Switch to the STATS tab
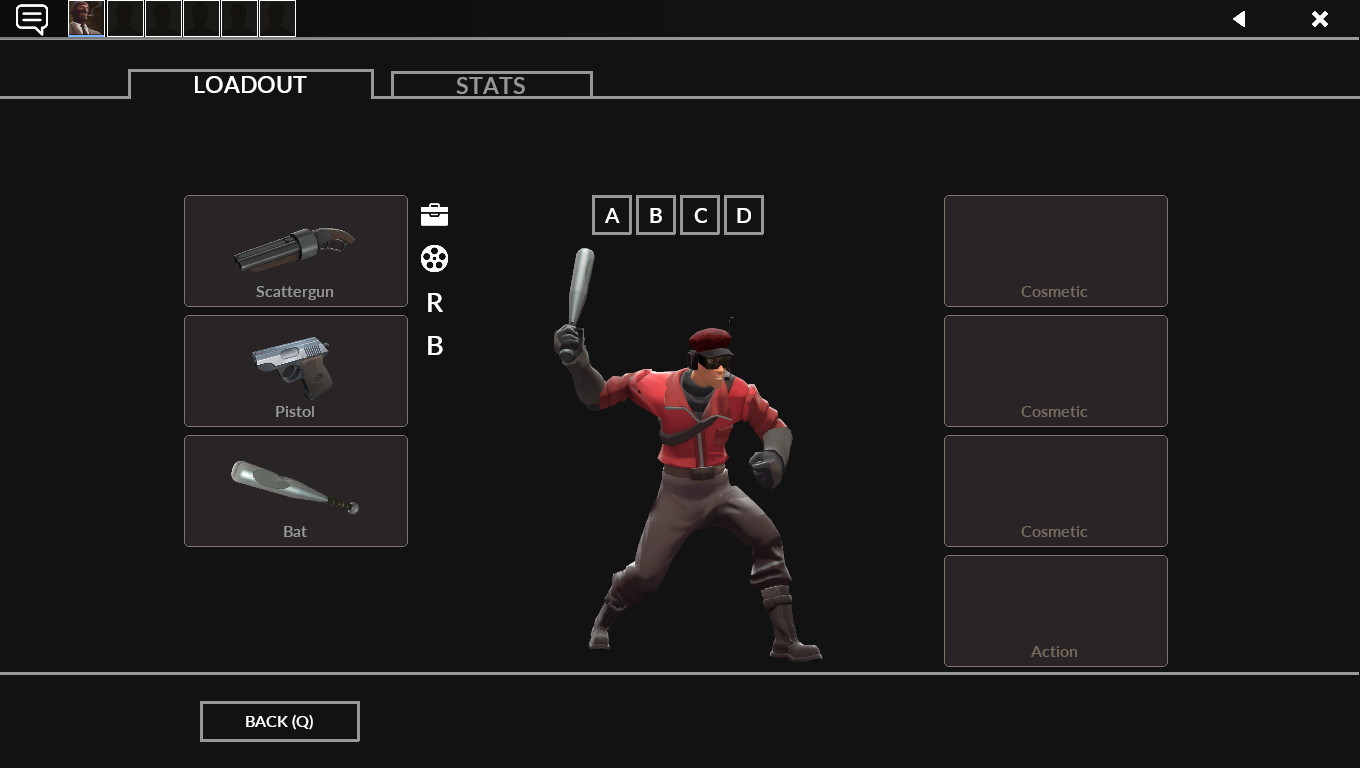This screenshot has width=1360, height=768. [x=491, y=85]
